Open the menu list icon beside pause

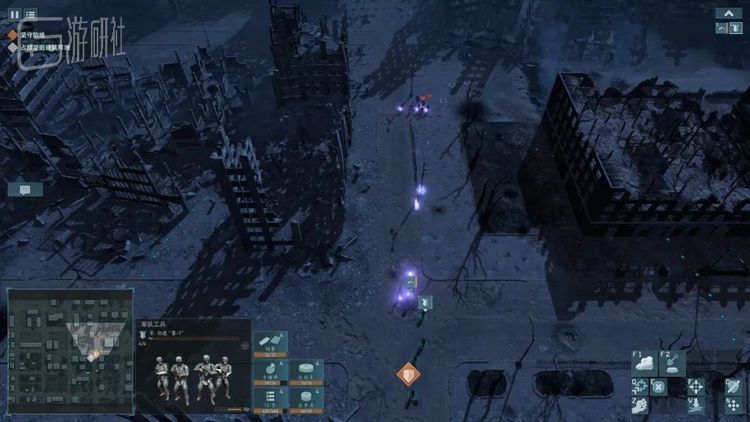pos(31,14)
